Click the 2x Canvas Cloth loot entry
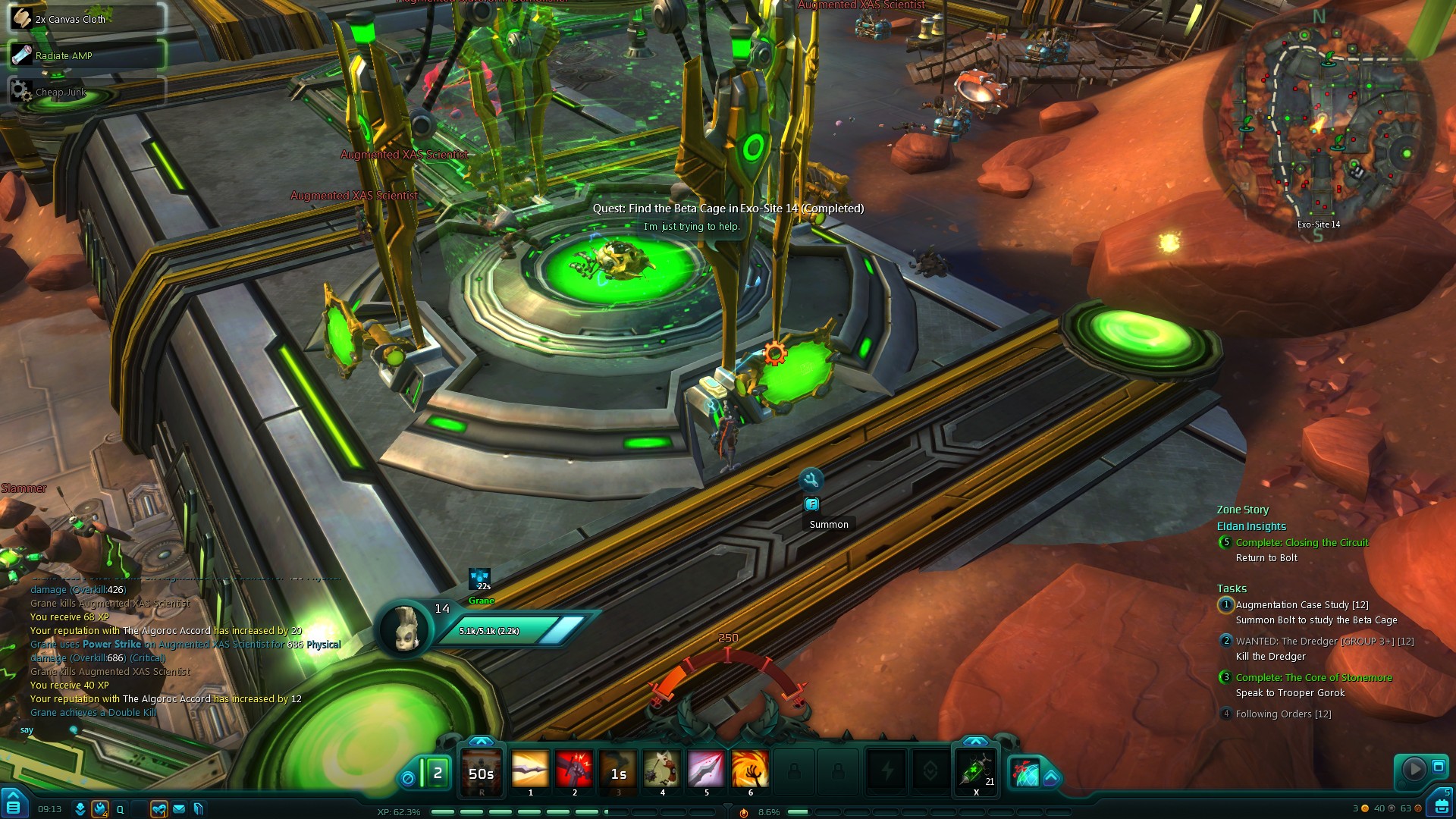This screenshot has width=1456, height=819. click(86, 19)
